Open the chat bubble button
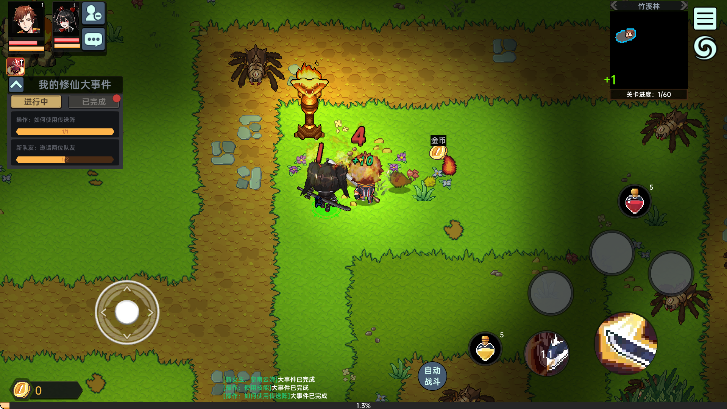The width and height of the screenshot is (727, 409). pos(94,40)
